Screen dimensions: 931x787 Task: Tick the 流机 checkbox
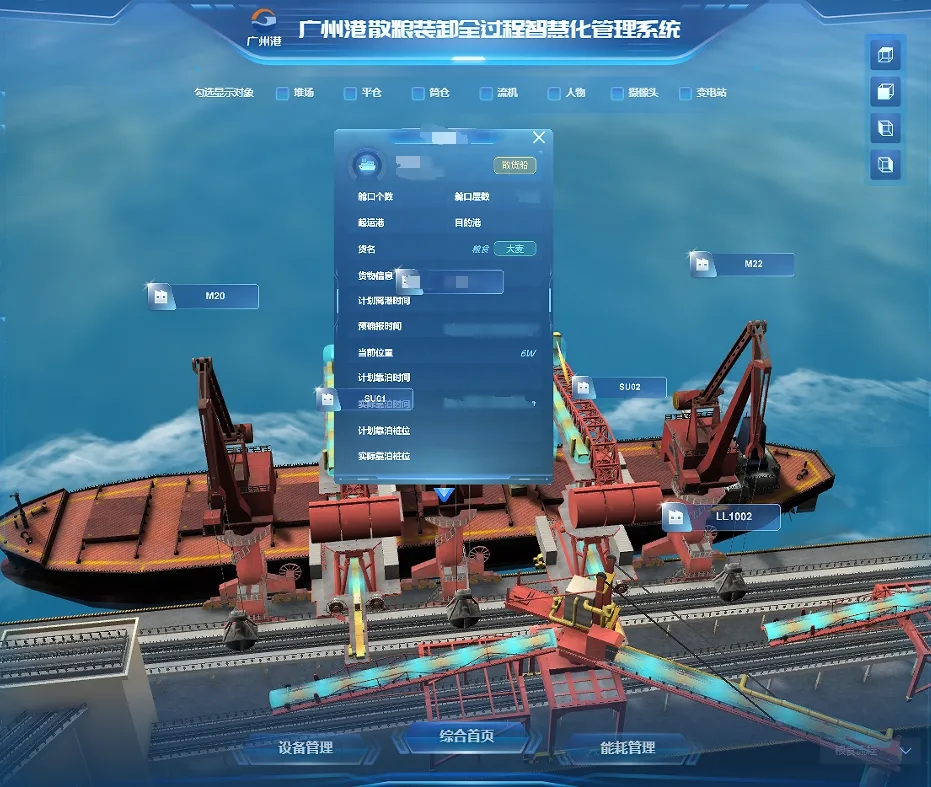(x=486, y=93)
